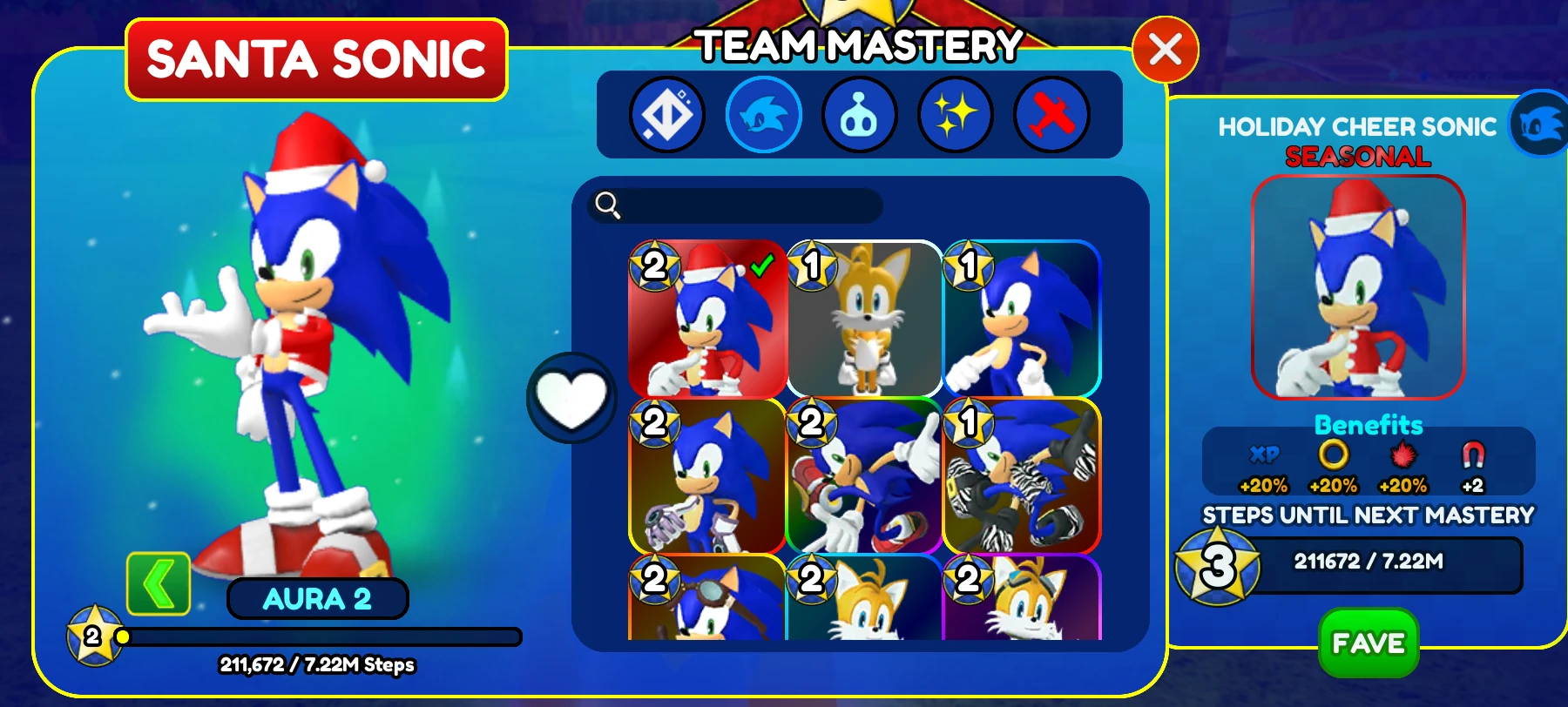Switch to the diamond badge trails tab
1568x707 pixels.
667,114
